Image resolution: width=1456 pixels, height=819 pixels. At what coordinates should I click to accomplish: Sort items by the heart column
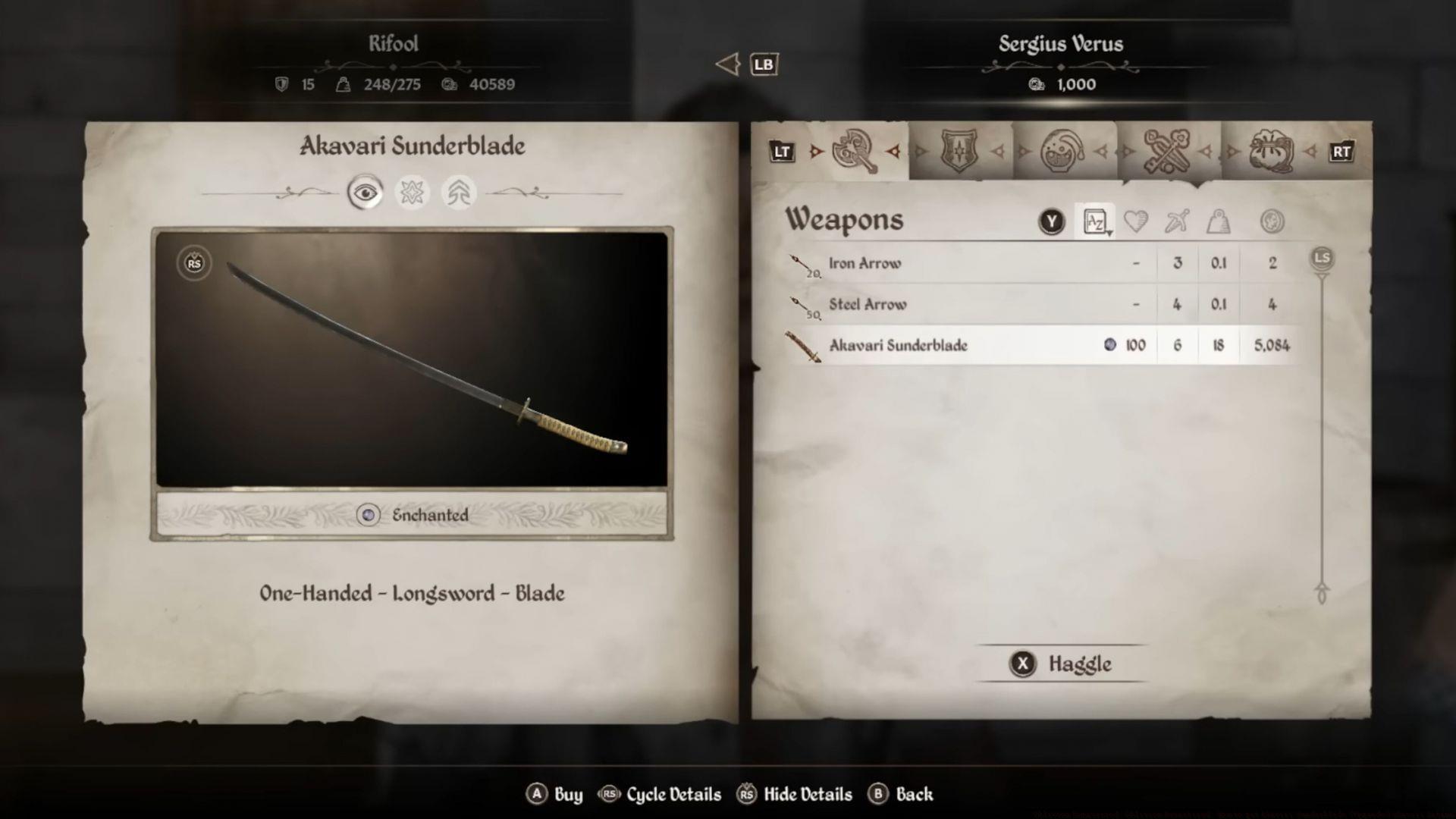click(x=1135, y=221)
